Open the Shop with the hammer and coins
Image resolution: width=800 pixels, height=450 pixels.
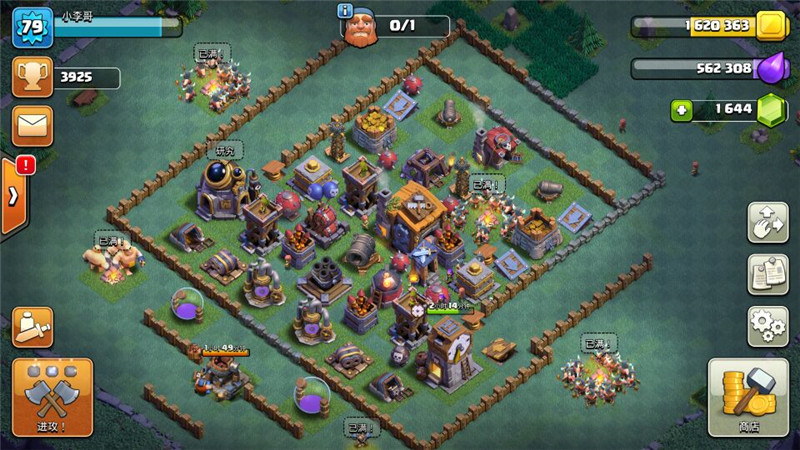pyautogui.click(x=748, y=399)
